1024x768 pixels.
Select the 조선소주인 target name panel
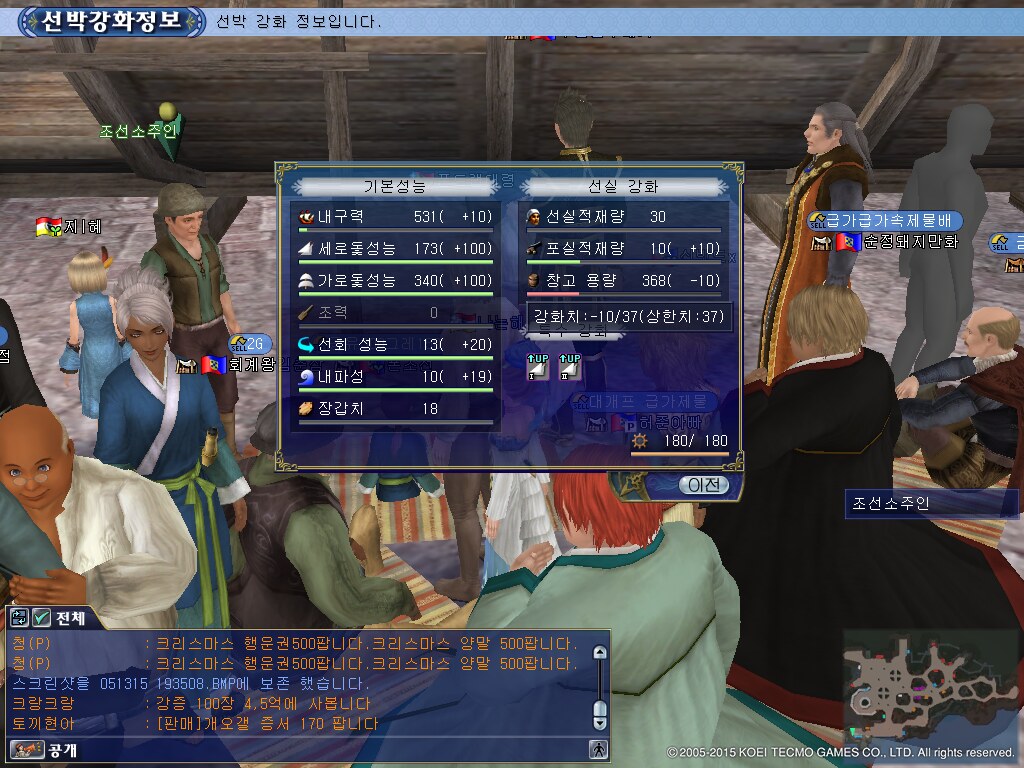[930, 503]
